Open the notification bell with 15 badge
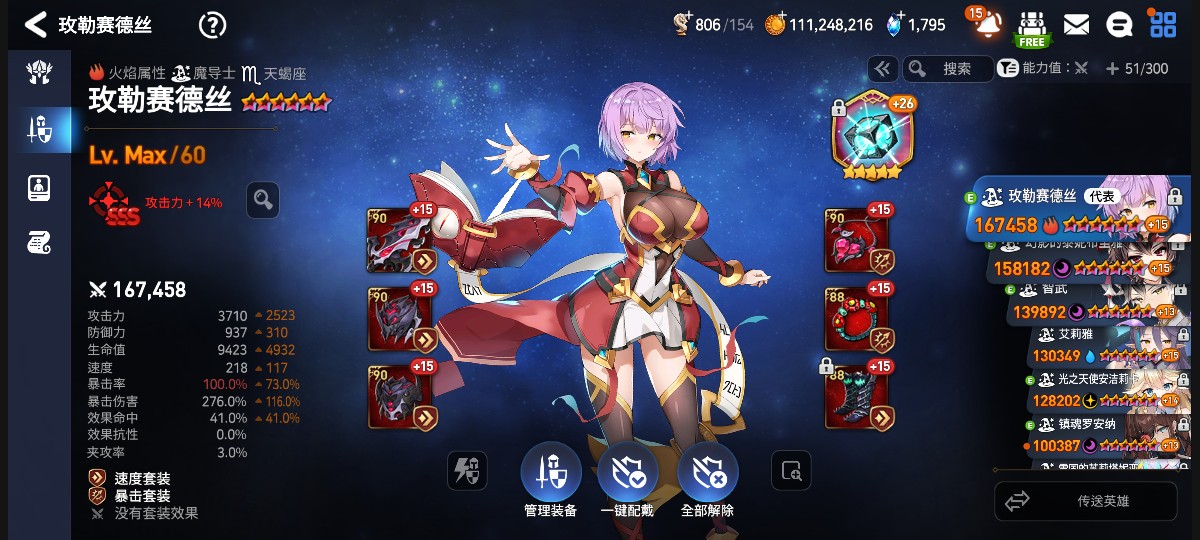The height and width of the screenshot is (540, 1200). [x=988, y=24]
